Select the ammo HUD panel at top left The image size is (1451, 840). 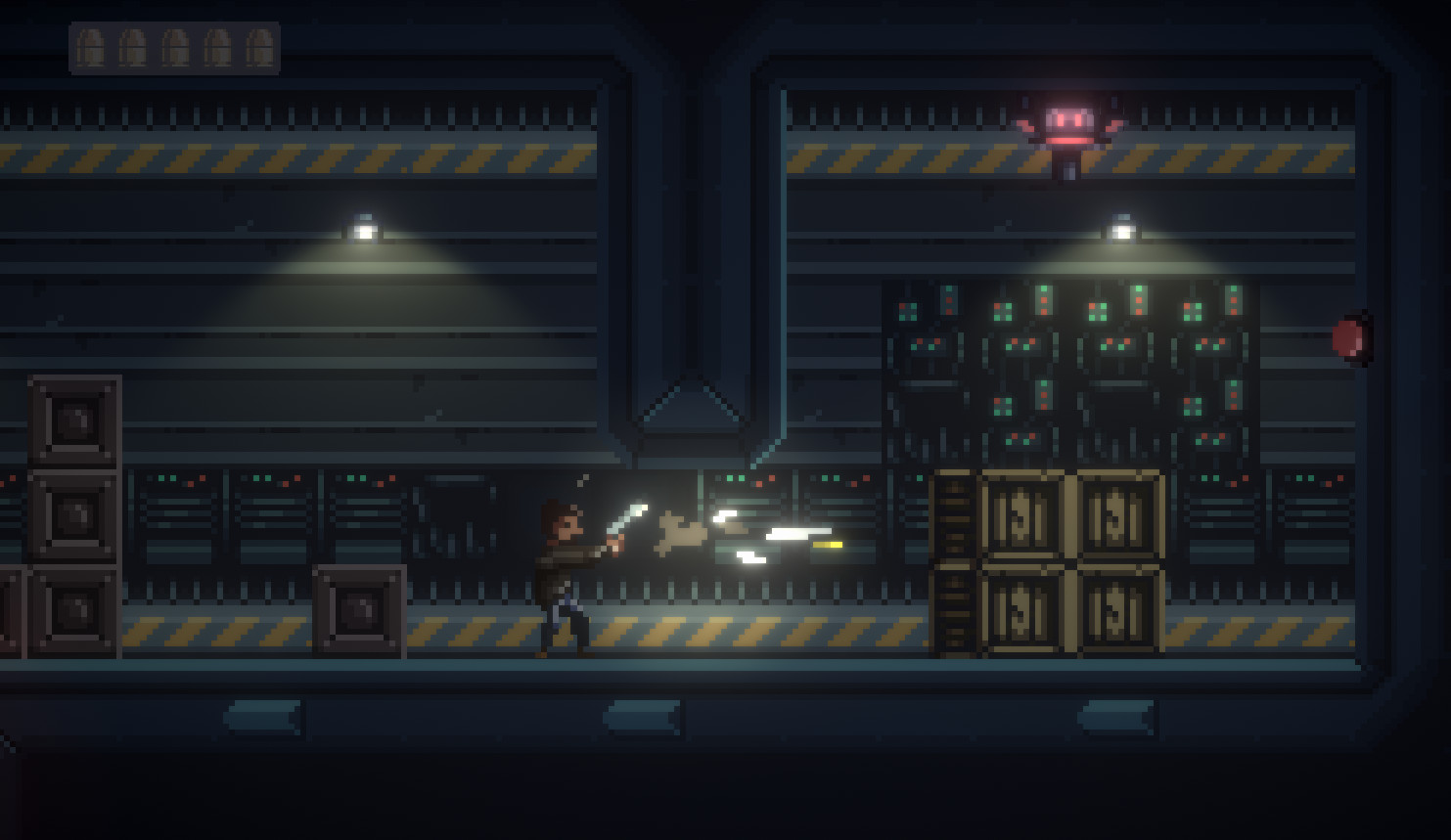pos(172,47)
